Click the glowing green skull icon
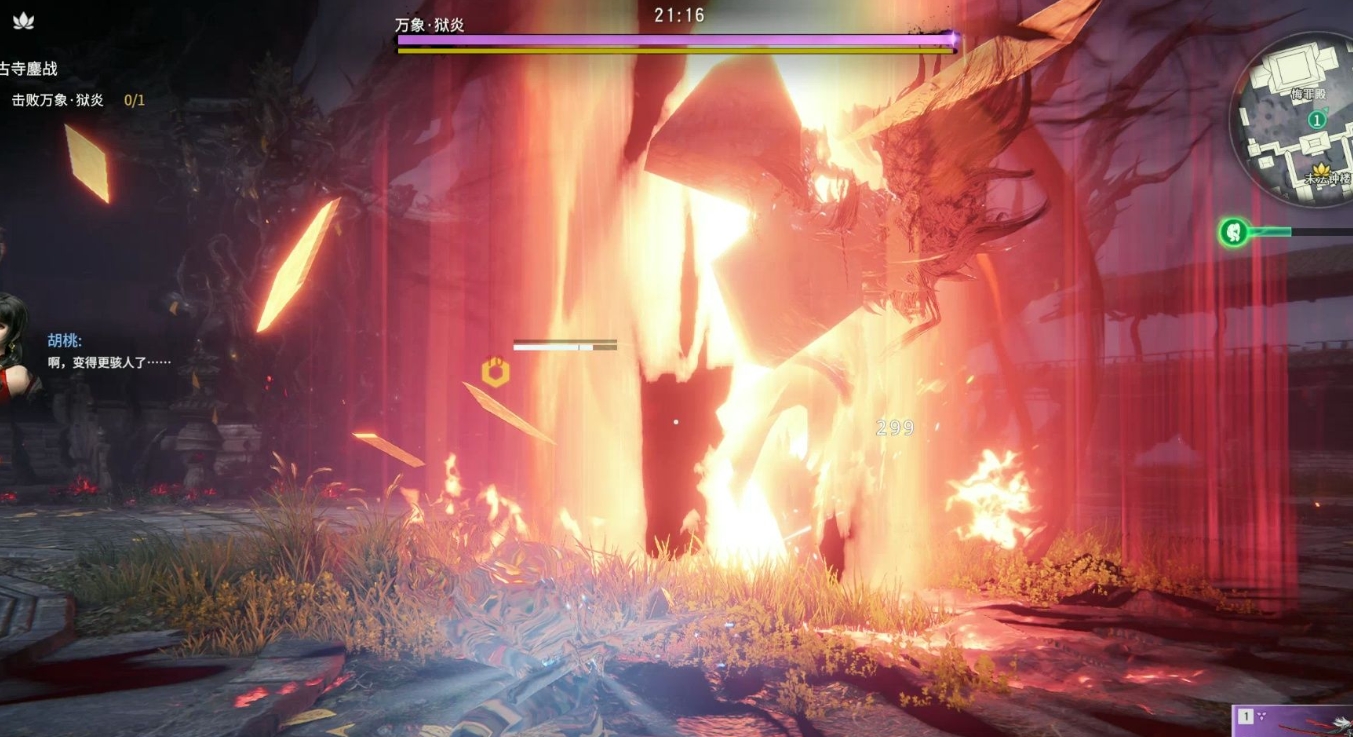The height and width of the screenshot is (737, 1353). click(1234, 233)
